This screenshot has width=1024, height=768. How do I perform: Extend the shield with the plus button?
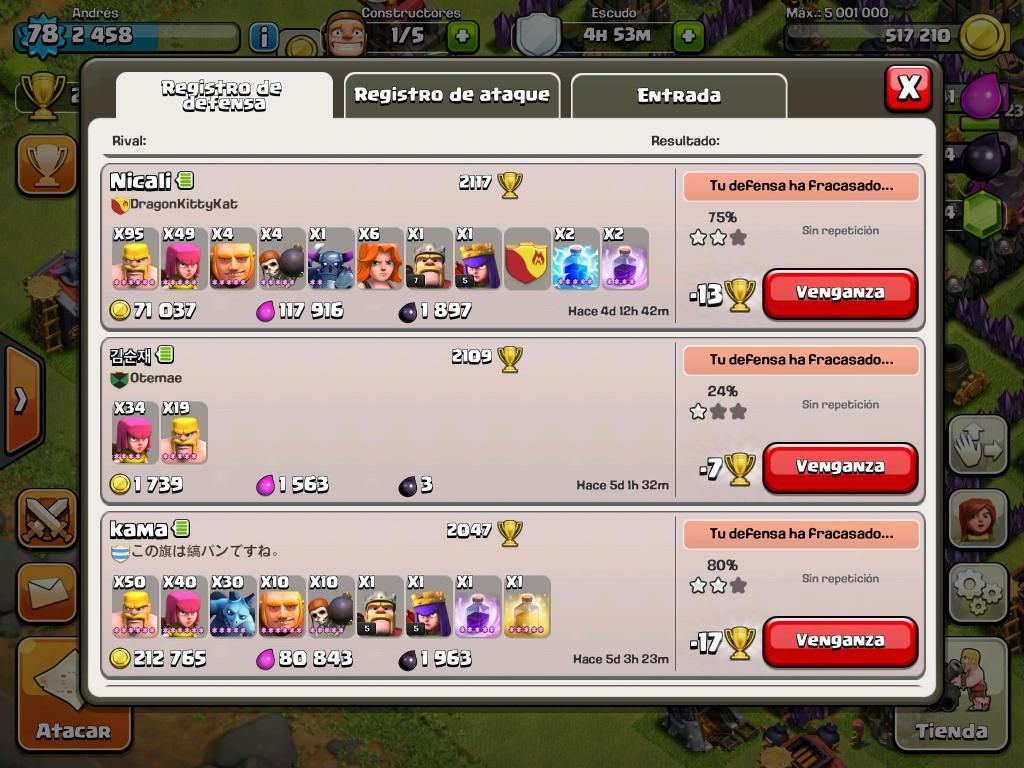pyautogui.click(x=688, y=37)
